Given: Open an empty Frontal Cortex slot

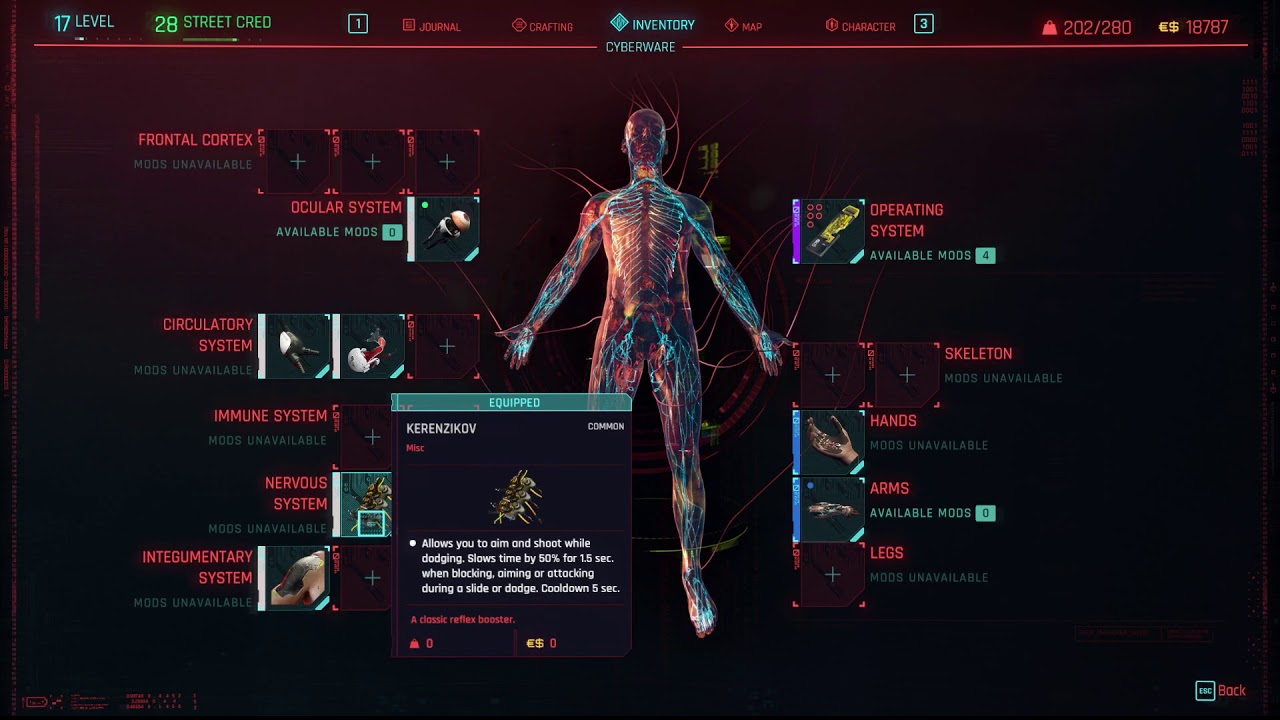Looking at the screenshot, I should click(296, 161).
